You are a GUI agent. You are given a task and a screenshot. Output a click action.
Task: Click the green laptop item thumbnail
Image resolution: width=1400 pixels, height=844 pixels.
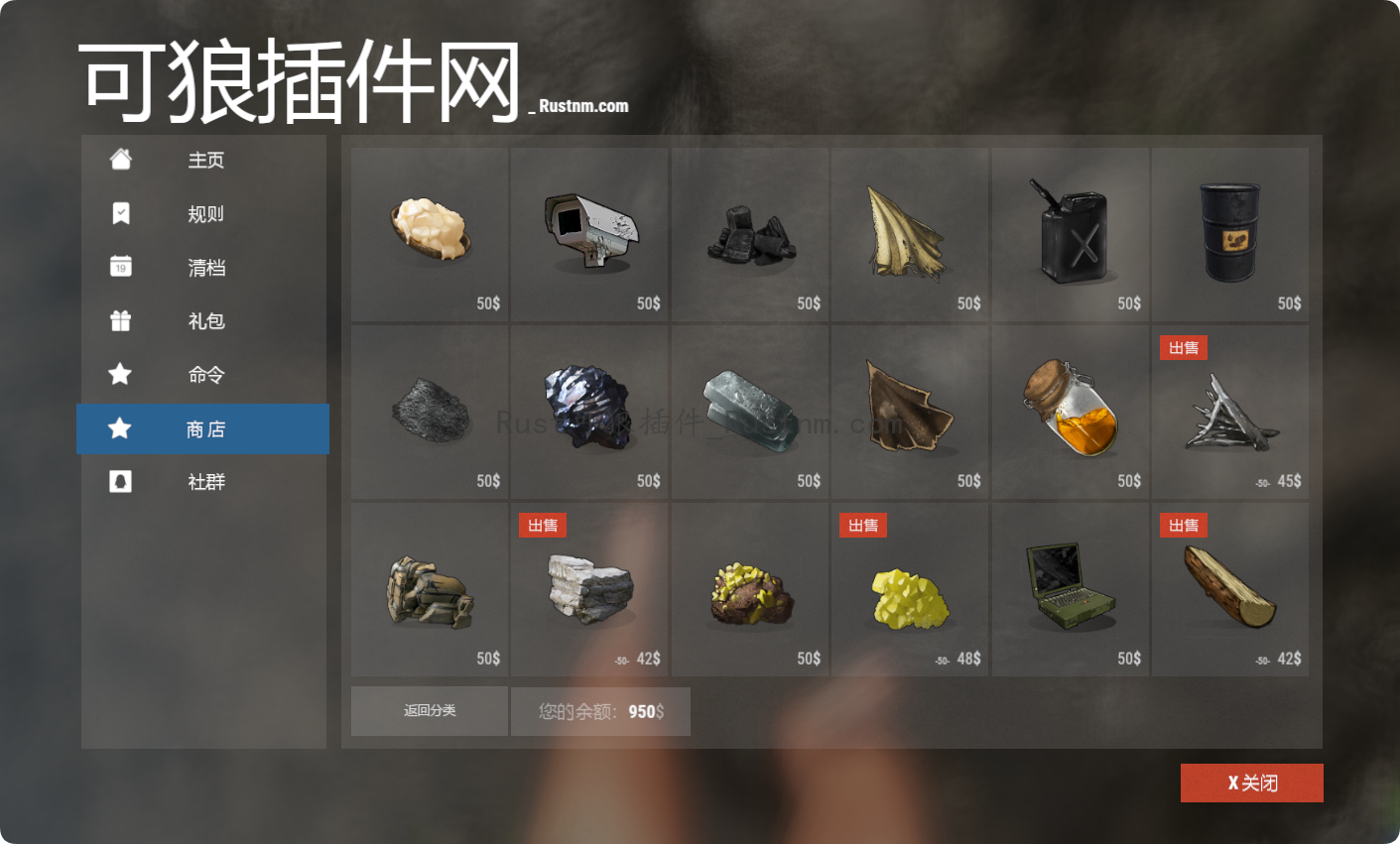1070,588
